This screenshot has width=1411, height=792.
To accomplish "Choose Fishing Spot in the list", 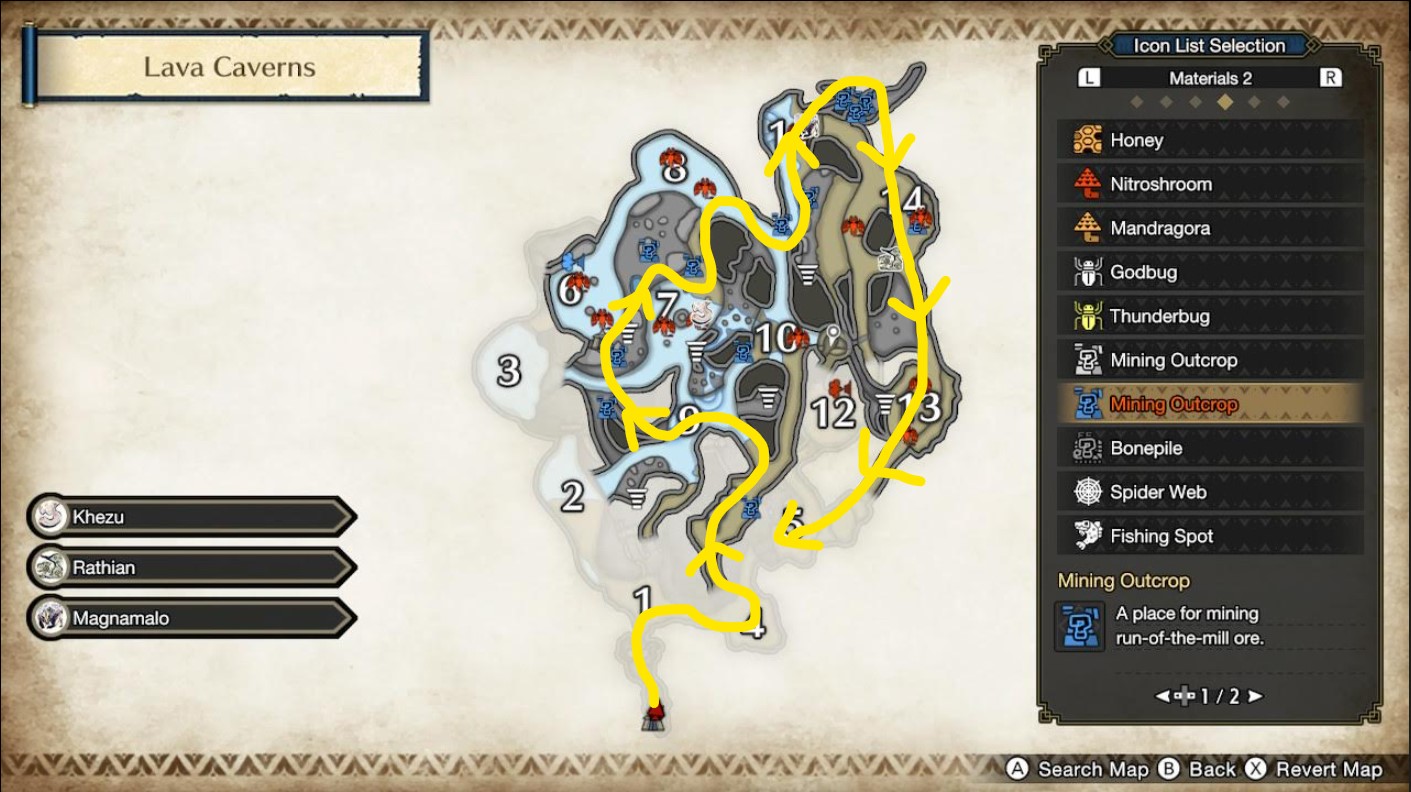I will (1210, 536).
